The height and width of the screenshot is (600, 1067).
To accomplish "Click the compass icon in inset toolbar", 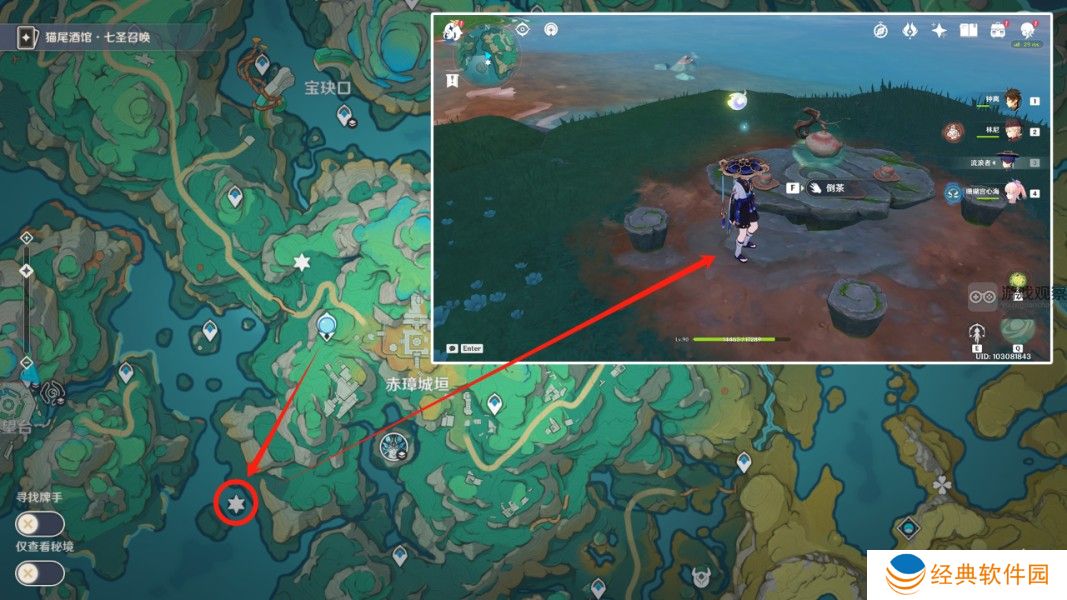I will click(x=880, y=31).
